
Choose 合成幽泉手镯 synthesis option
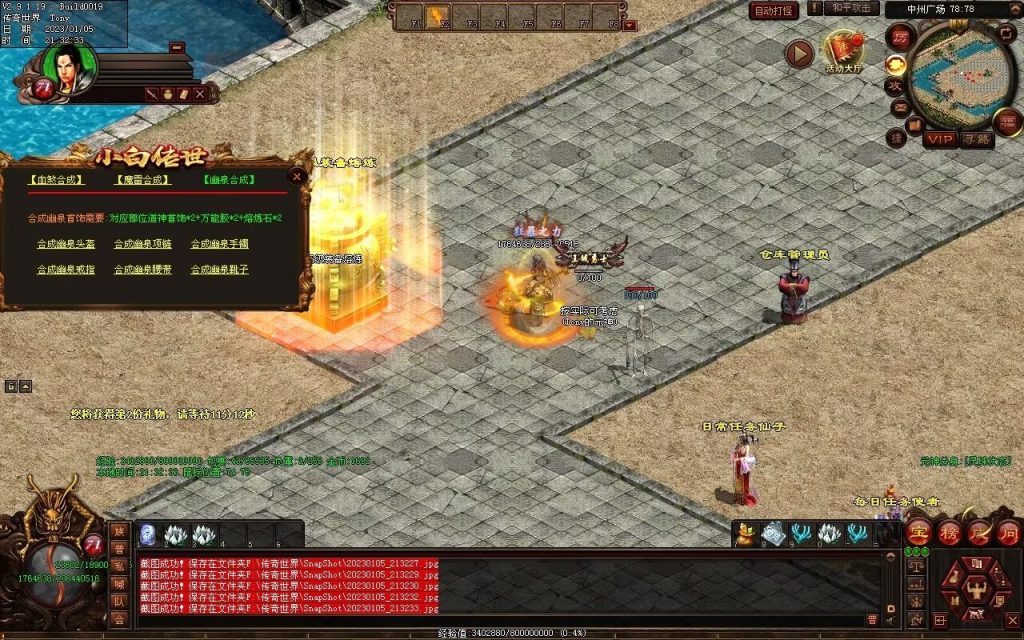coord(219,243)
